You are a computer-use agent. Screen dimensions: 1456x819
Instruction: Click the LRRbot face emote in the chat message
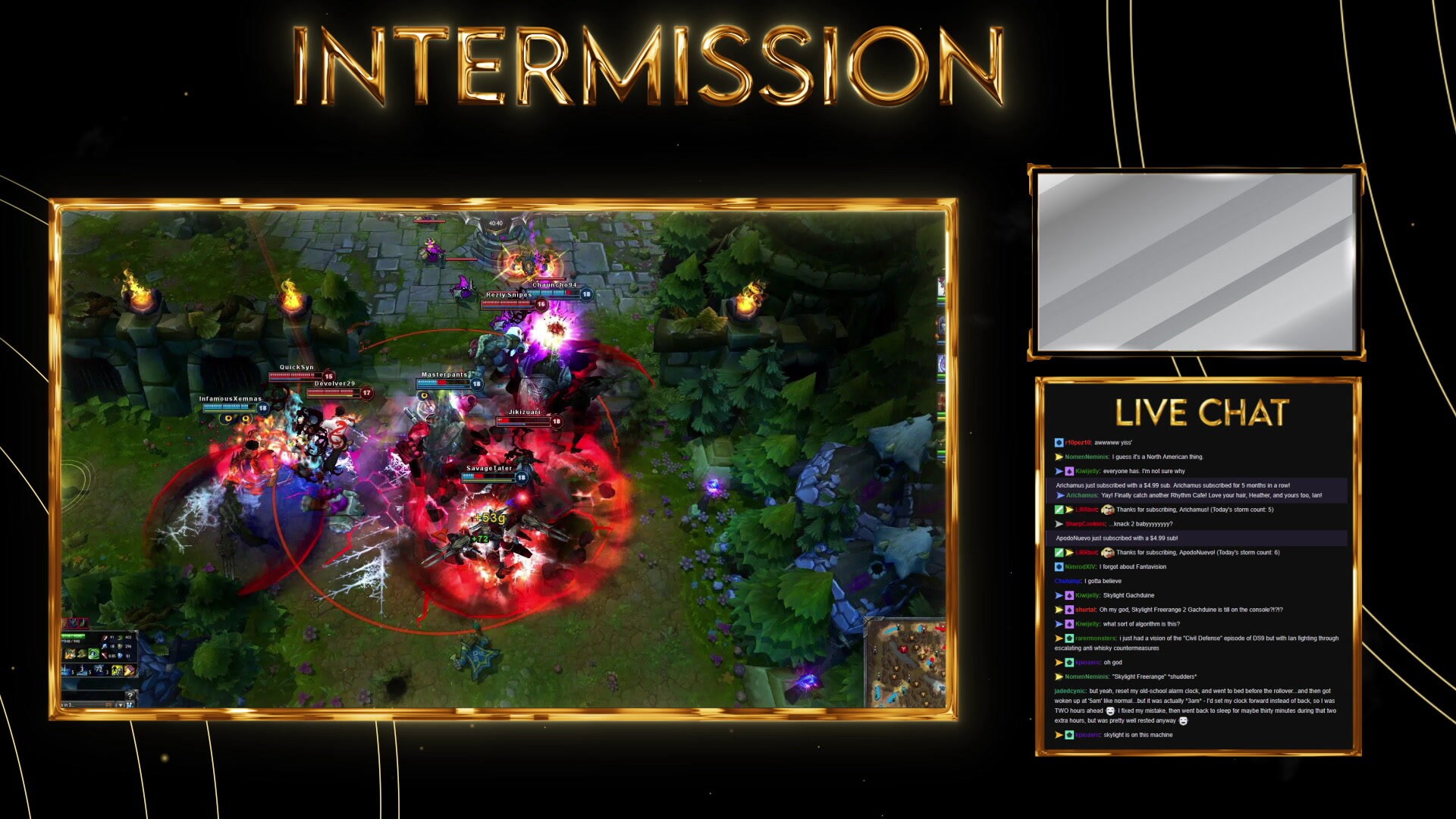[1108, 510]
